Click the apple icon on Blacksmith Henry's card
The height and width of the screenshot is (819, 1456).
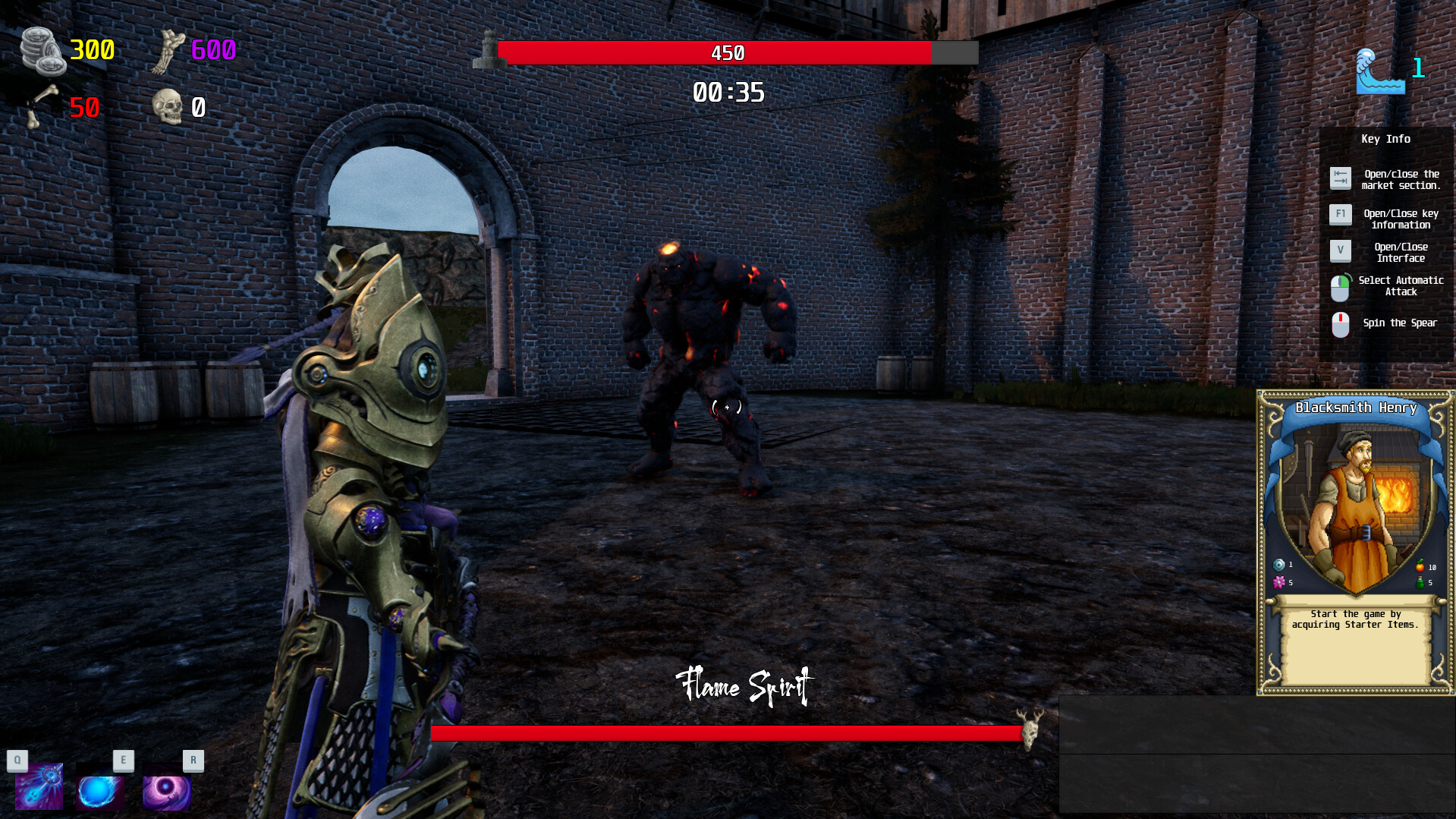1420,565
